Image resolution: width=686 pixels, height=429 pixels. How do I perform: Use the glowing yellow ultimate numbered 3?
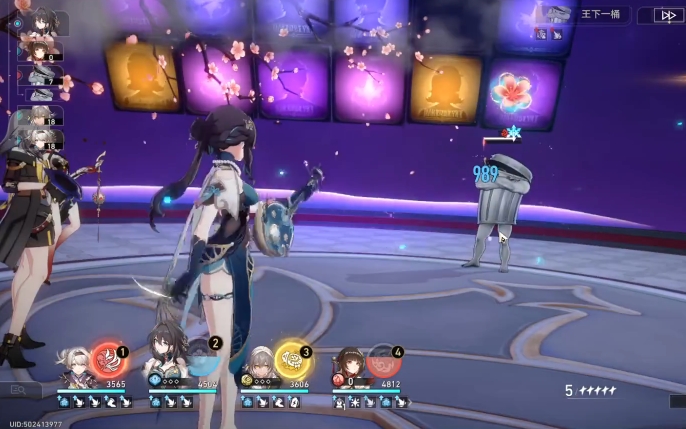click(x=291, y=359)
